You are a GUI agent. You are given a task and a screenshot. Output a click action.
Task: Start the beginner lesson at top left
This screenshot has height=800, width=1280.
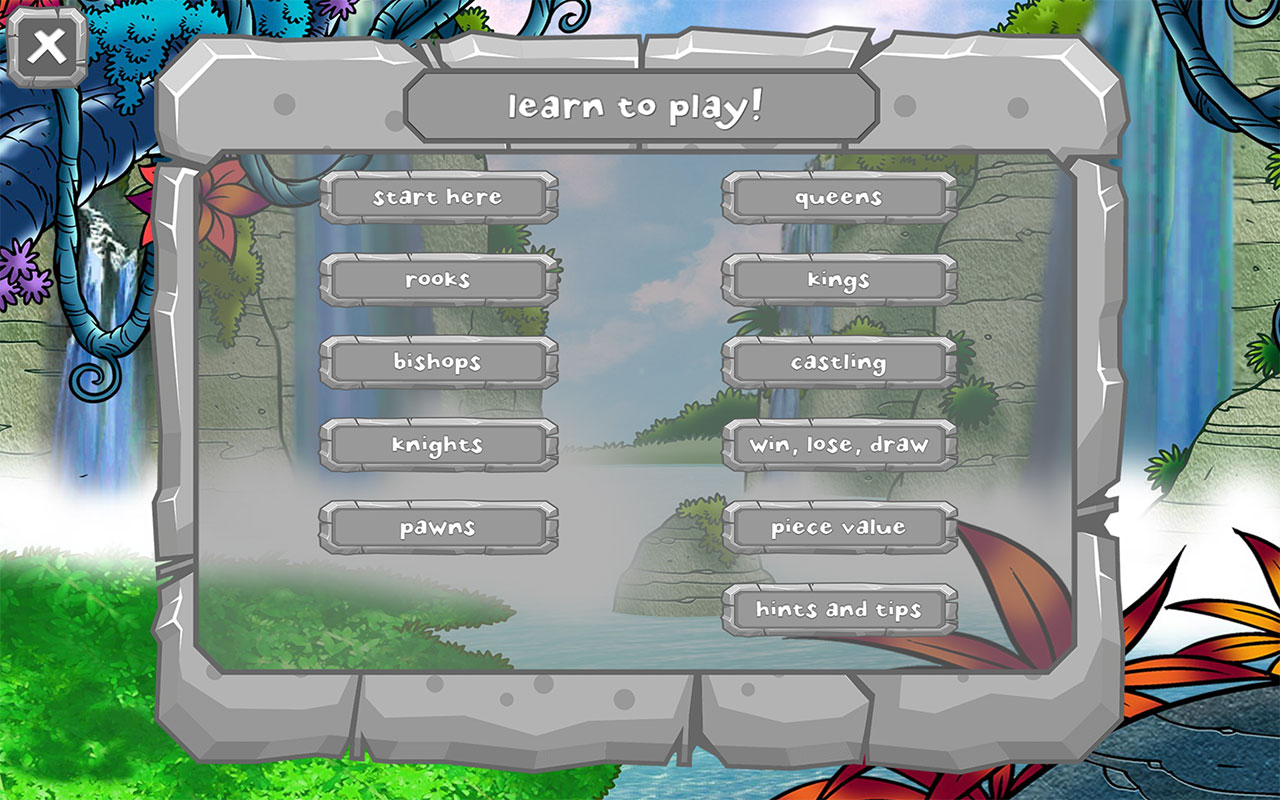coord(437,197)
